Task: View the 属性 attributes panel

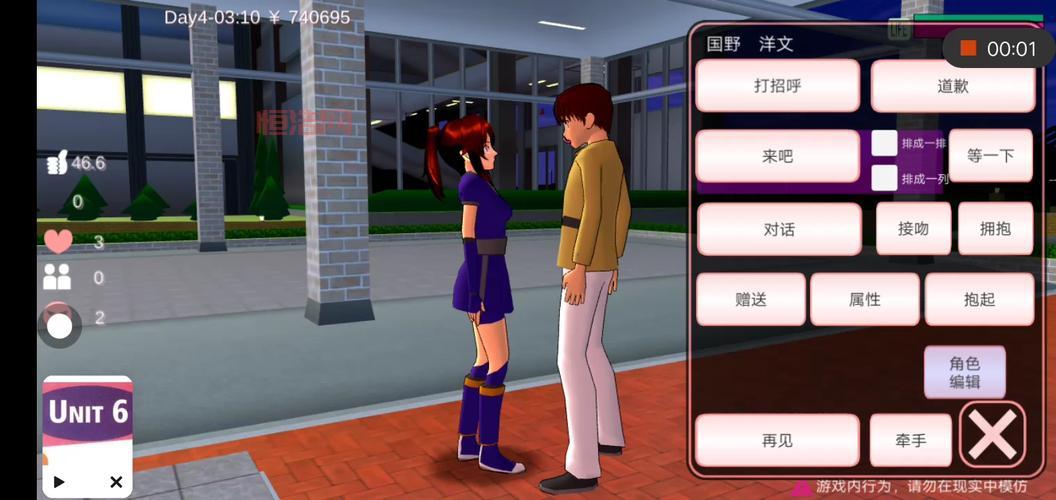Action: pos(864,299)
